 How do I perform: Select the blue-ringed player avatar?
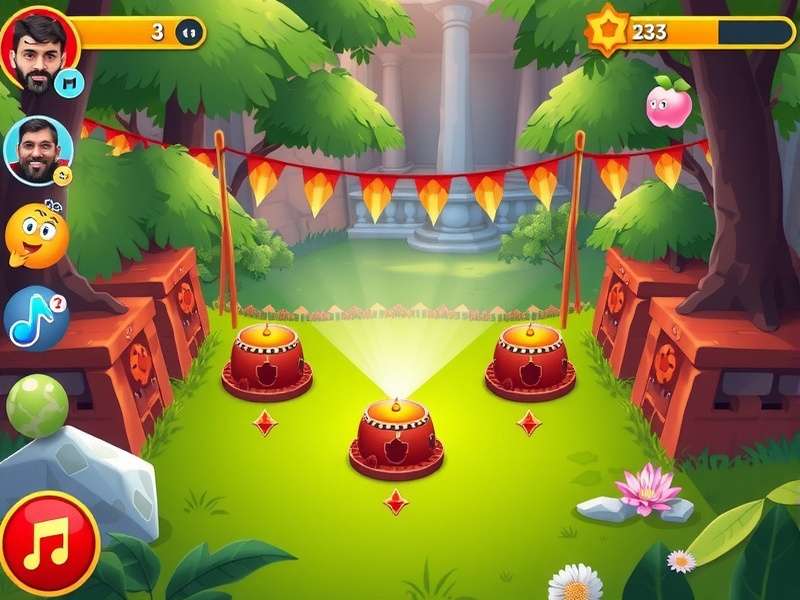point(38,150)
